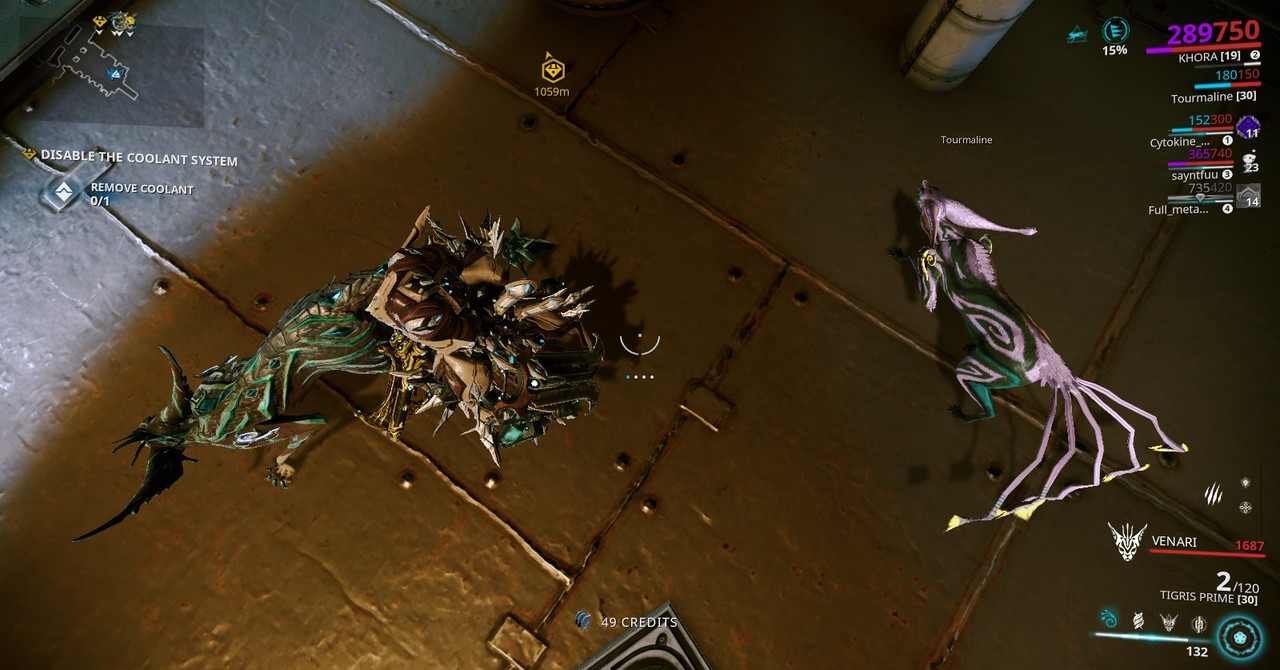
Task: Click the glowing circular focus ability icon
Action: [1240, 637]
